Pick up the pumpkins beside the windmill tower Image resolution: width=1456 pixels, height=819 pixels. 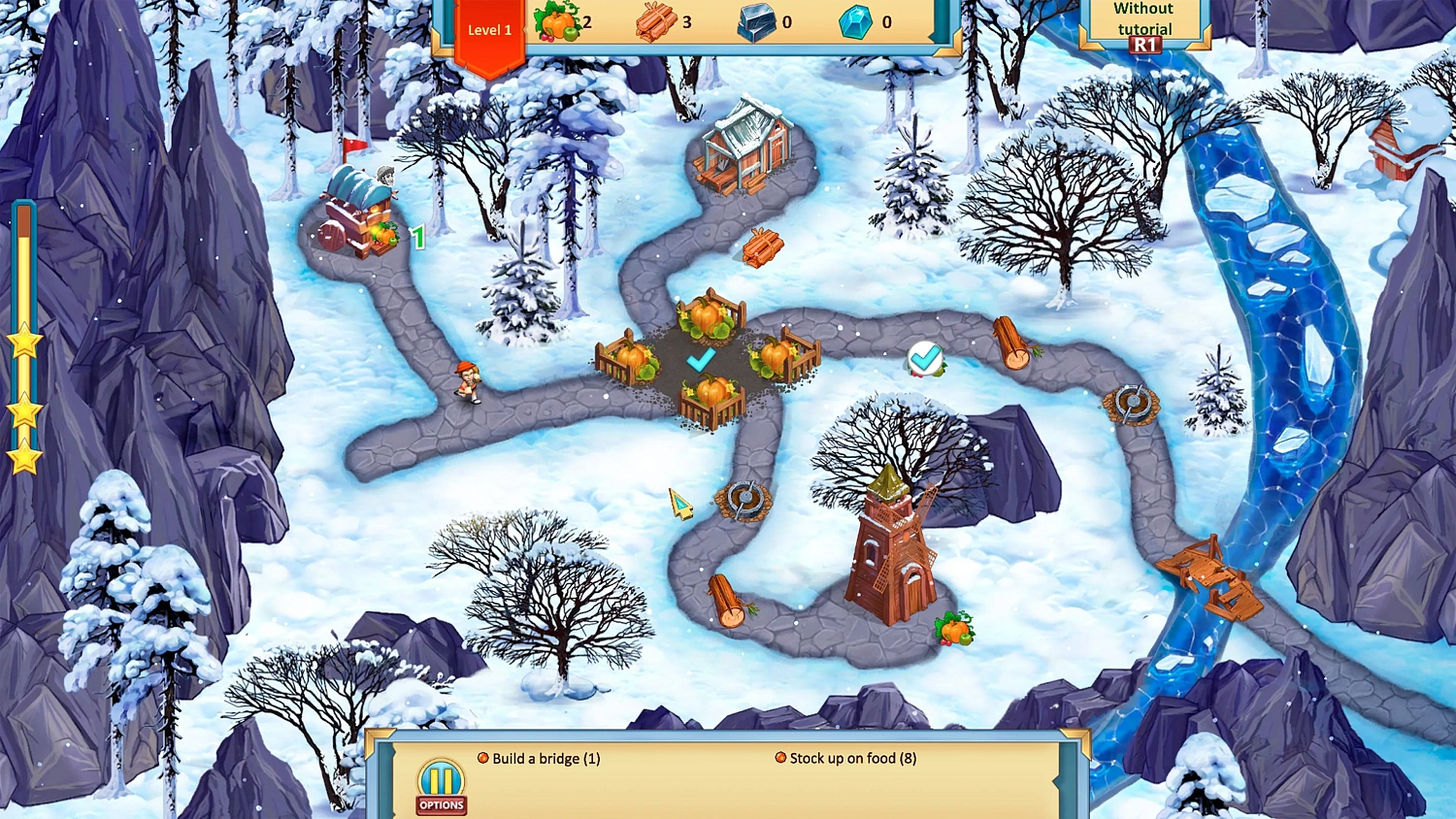(955, 628)
